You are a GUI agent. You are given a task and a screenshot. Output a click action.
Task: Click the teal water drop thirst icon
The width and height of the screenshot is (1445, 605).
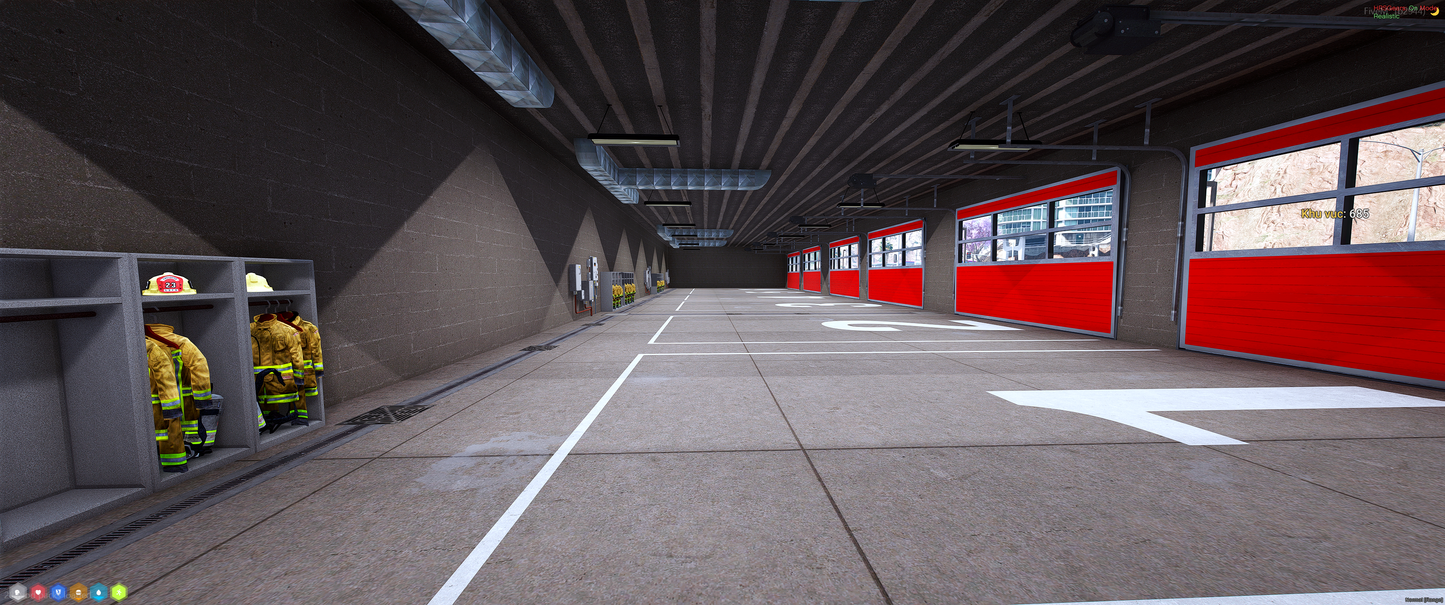coord(99,592)
